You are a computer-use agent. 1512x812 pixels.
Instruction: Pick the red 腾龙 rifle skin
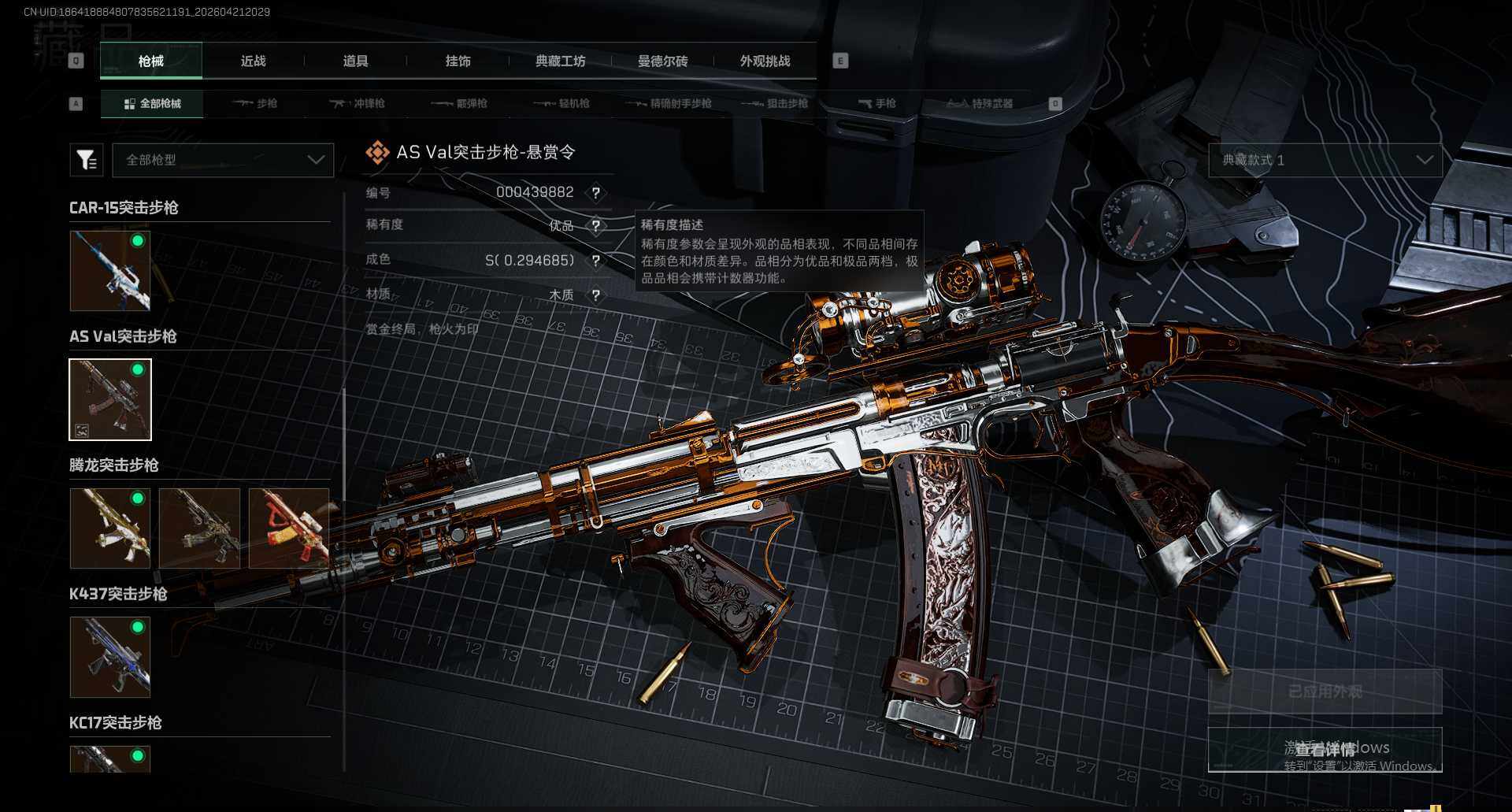pos(288,528)
